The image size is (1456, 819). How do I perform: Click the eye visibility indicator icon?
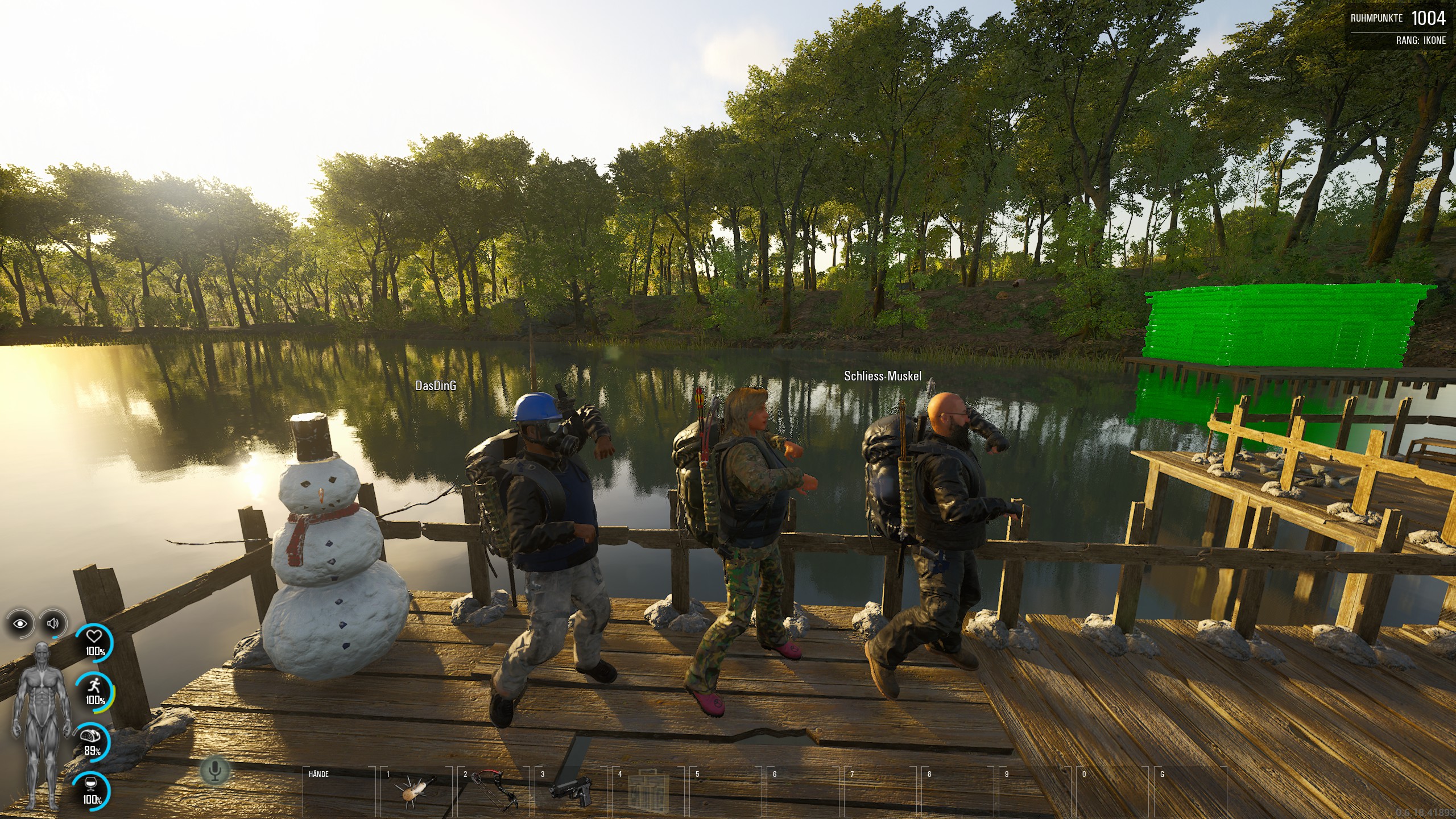[x=21, y=624]
